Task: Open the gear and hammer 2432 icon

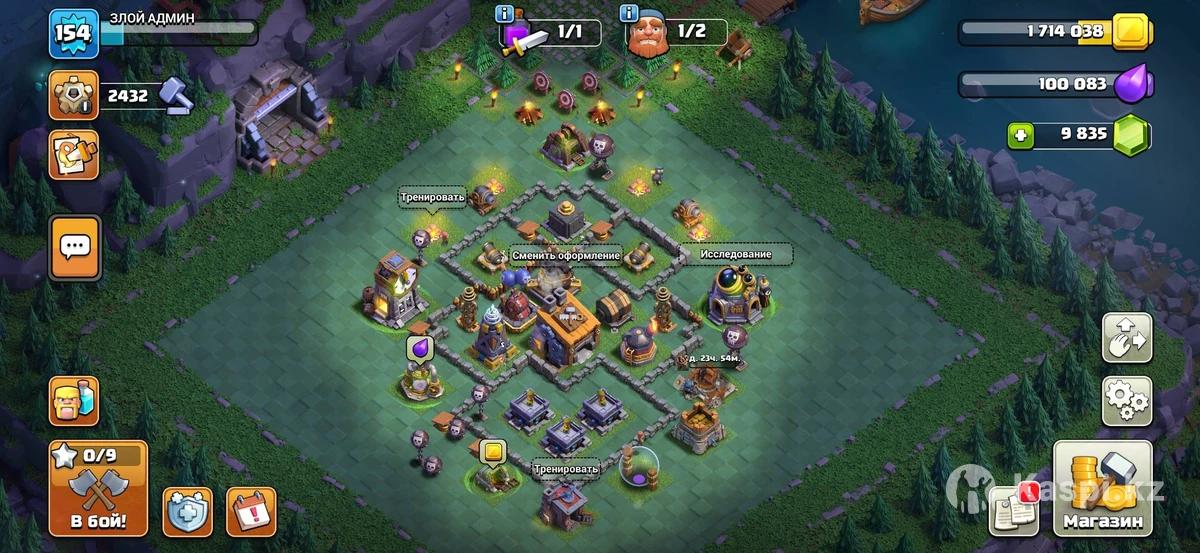Action: point(74,96)
